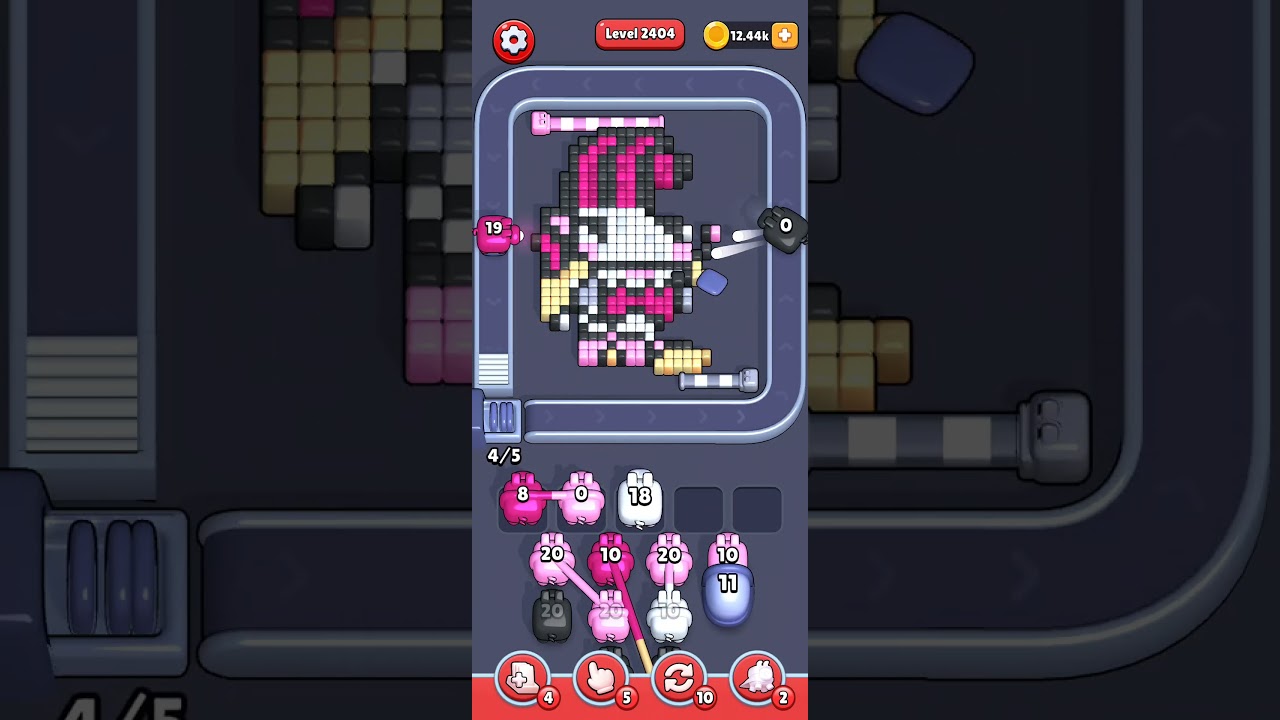The height and width of the screenshot is (720, 1280).
Task: Tap the 4/5 progress counter label
Action: (502, 456)
